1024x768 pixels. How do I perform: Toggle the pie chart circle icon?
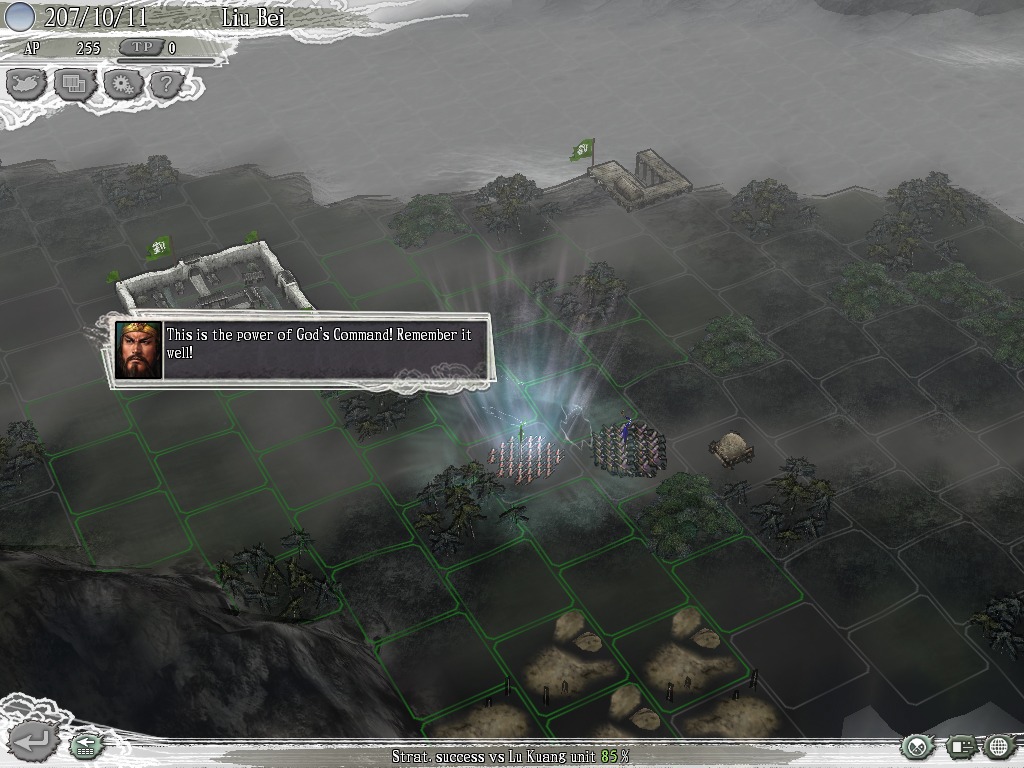(918, 746)
